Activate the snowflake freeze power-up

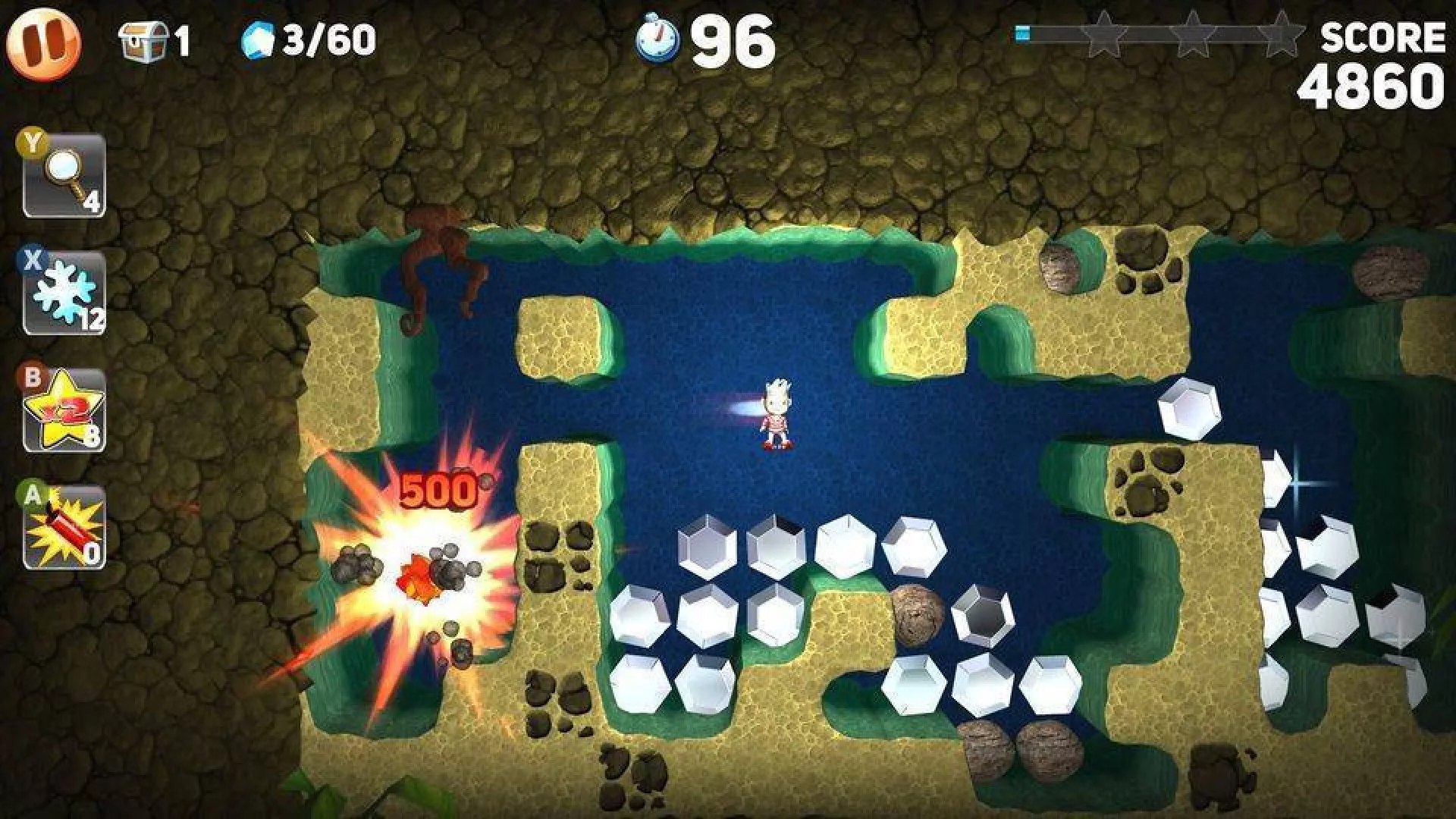pos(64,293)
